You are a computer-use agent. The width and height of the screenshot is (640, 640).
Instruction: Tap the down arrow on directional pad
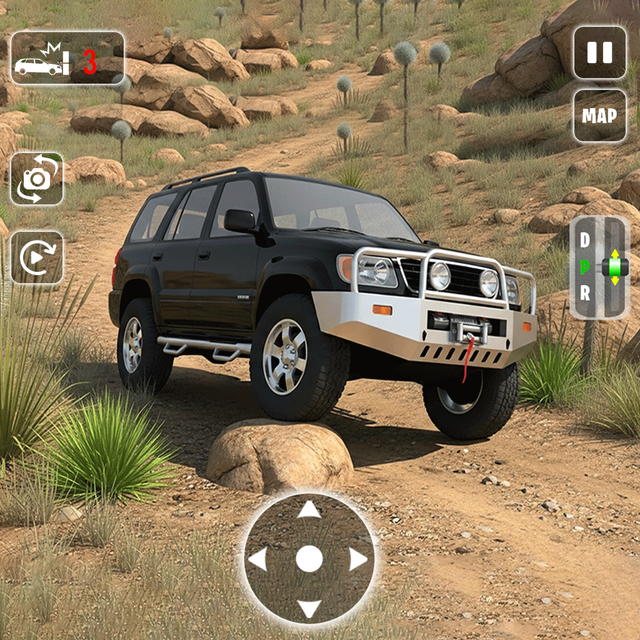tap(309, 607)
